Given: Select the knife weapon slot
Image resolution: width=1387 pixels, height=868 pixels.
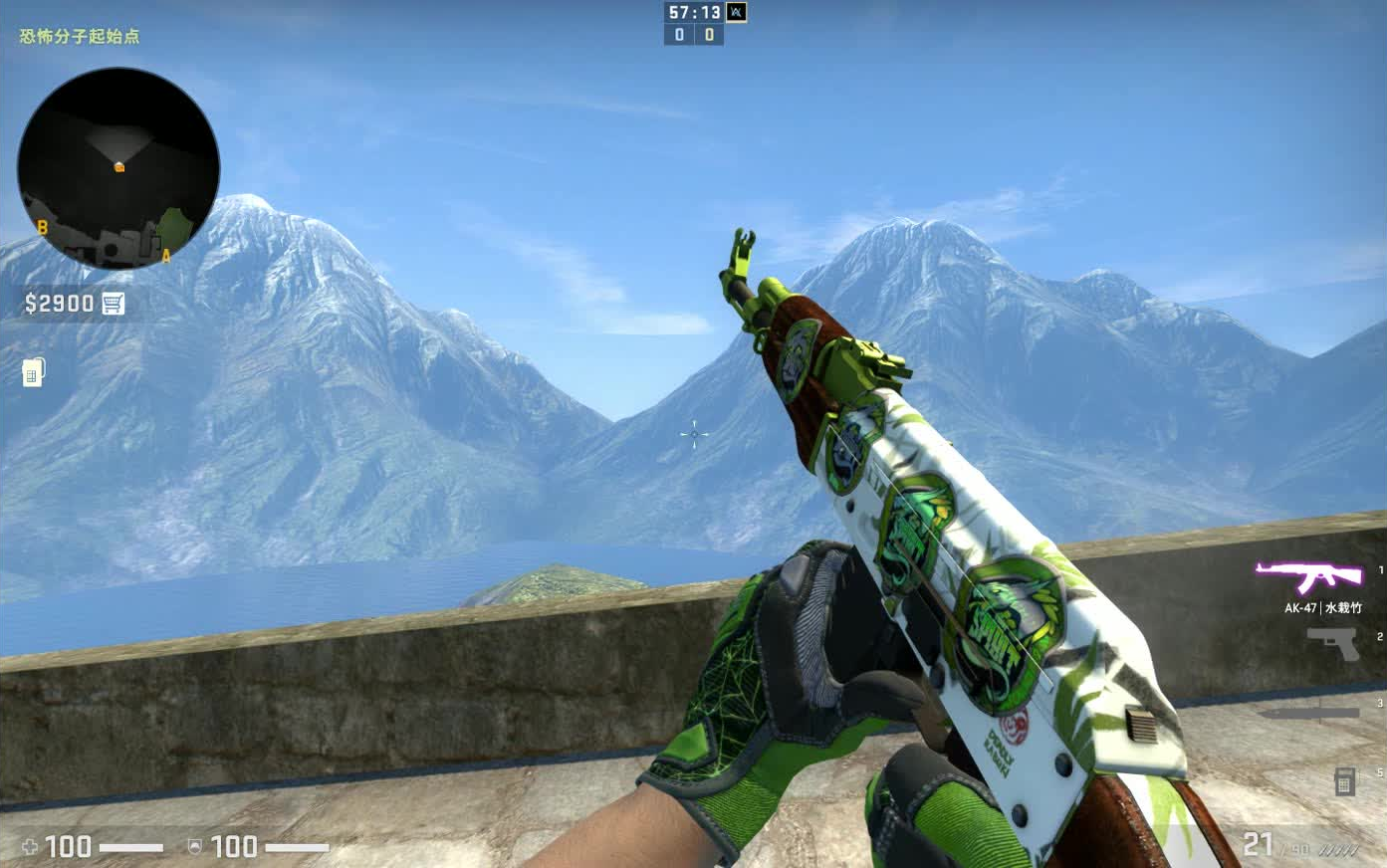Looking at the screenshot, I should coord(1308,713).
